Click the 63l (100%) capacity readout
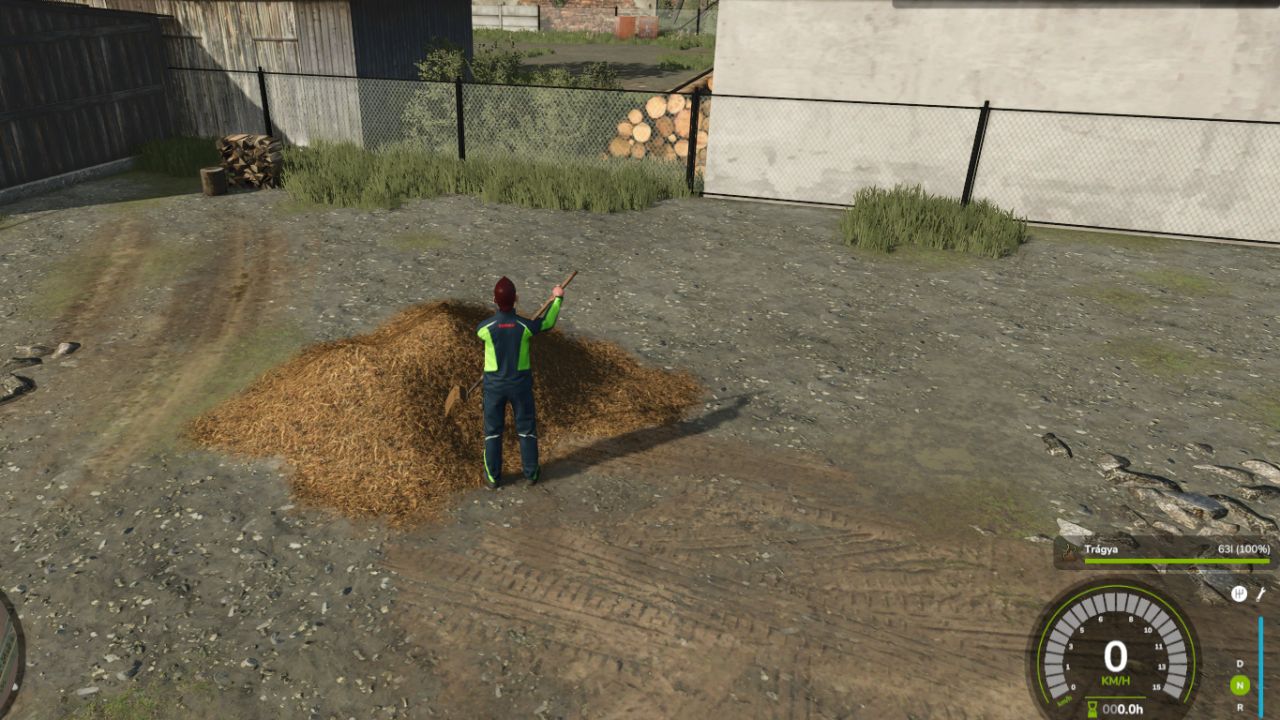Screen dimensions: 1280x720 1243,548
